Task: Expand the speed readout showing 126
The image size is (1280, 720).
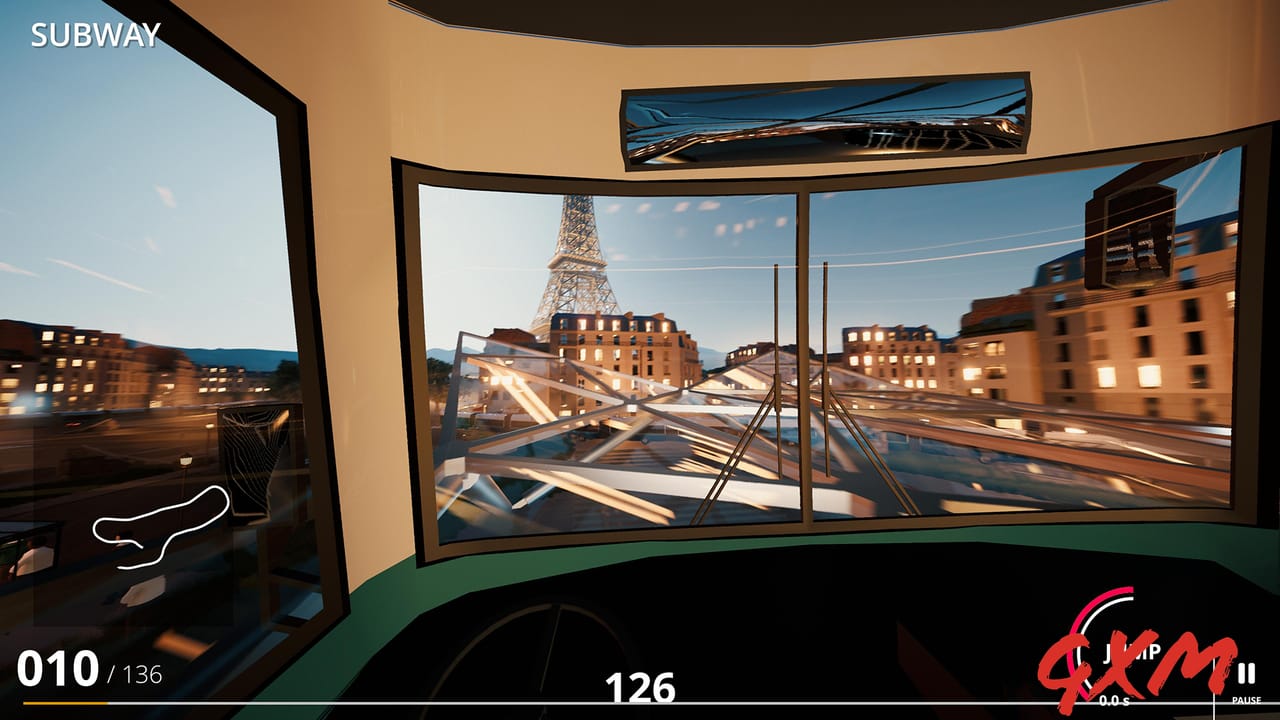Action: pyautogui.click(x=640, y=689)
